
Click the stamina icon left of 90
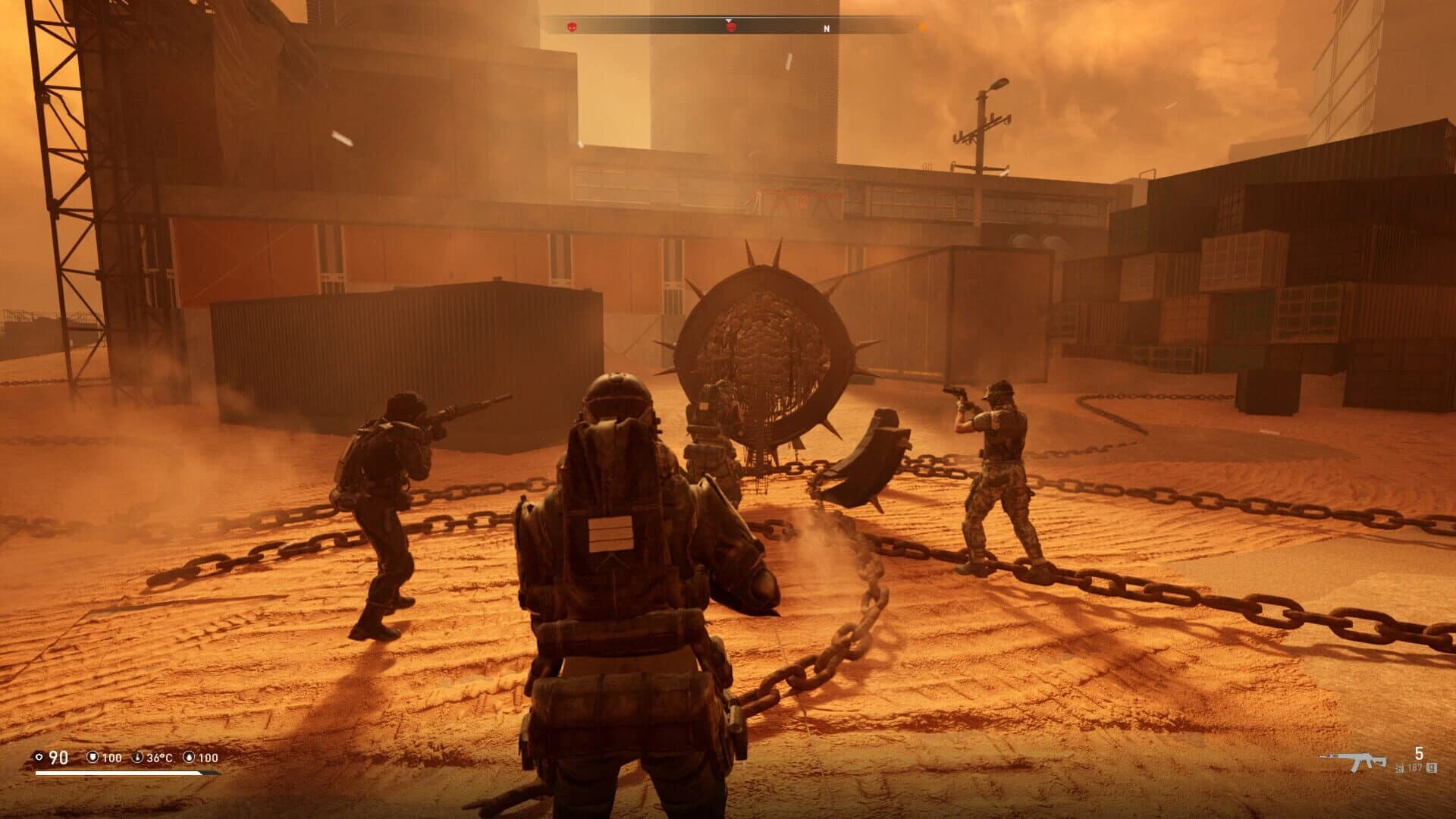(x=39, y=758)
